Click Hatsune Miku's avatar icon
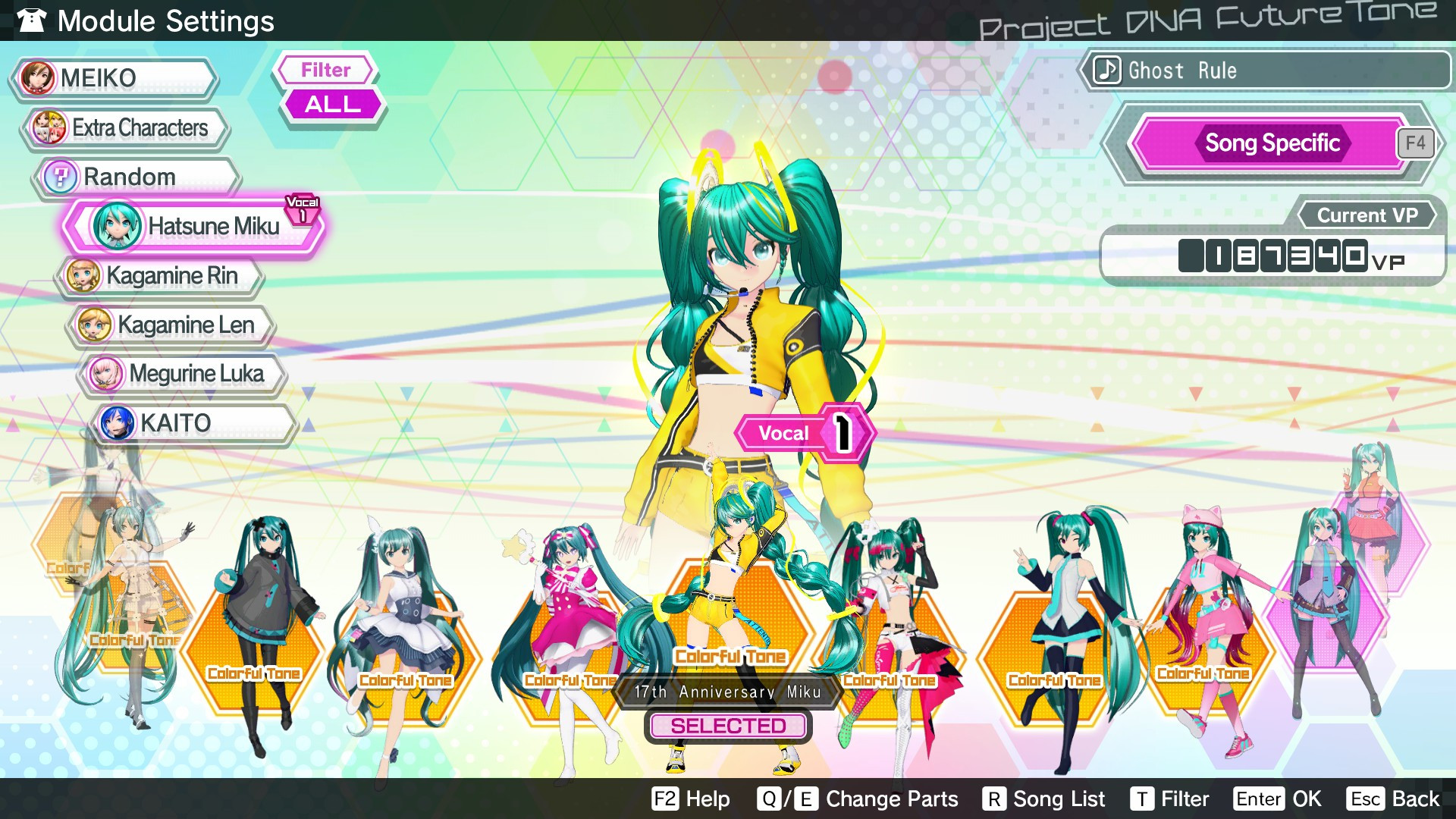The height and width of the screenshot is (819, 1456). point(115,226)
